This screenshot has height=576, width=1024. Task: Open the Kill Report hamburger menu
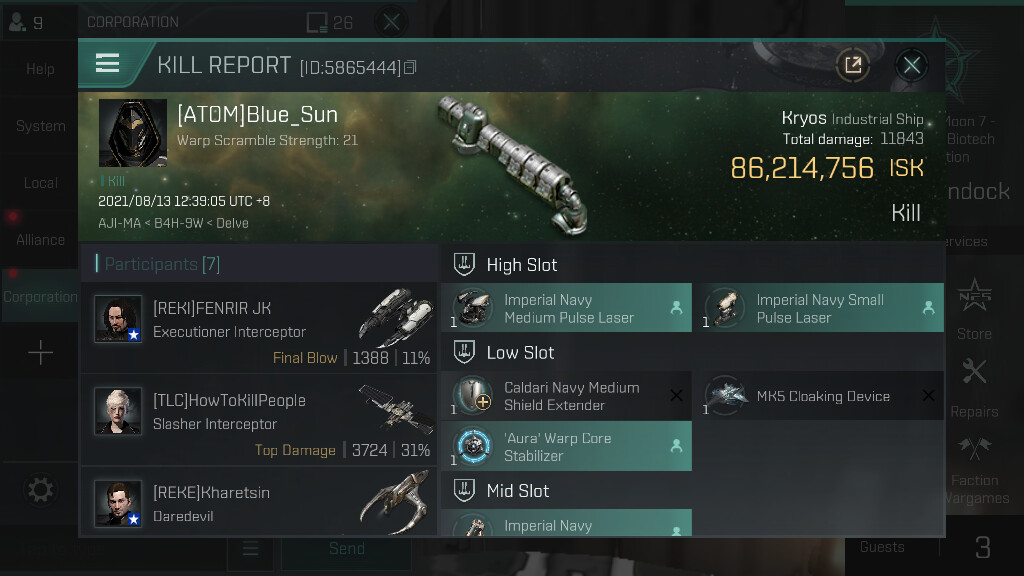point(107,65)
